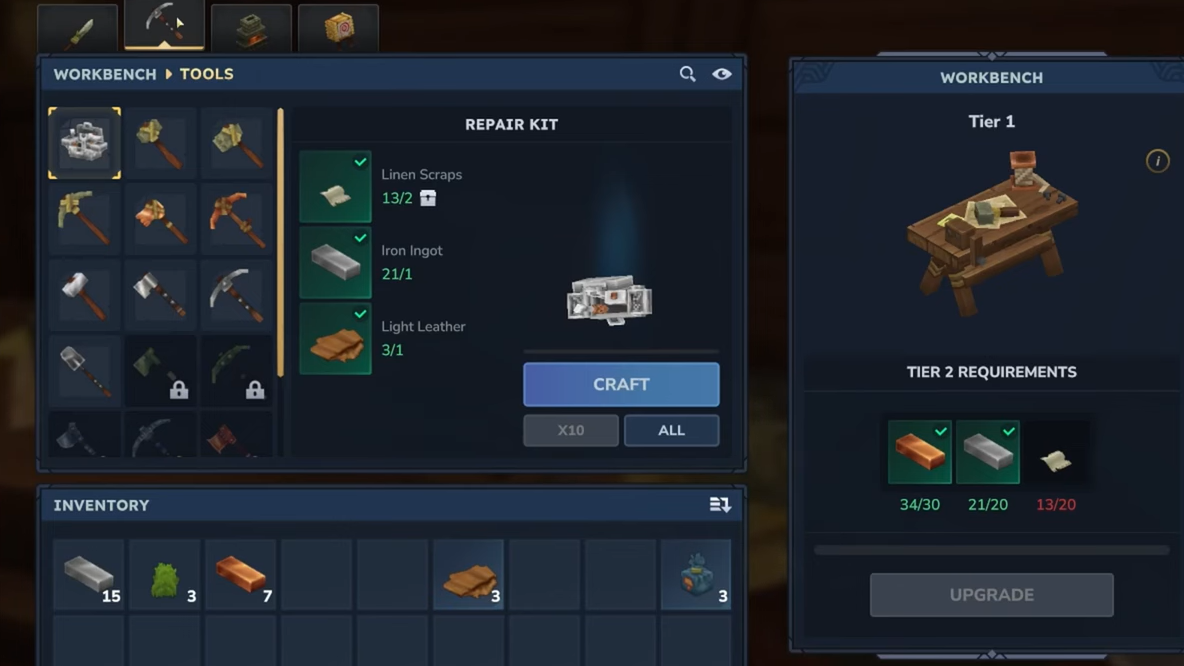Click the workbench Upgrade button
The image size is (1184, 666).
click(x=991, y=595)
